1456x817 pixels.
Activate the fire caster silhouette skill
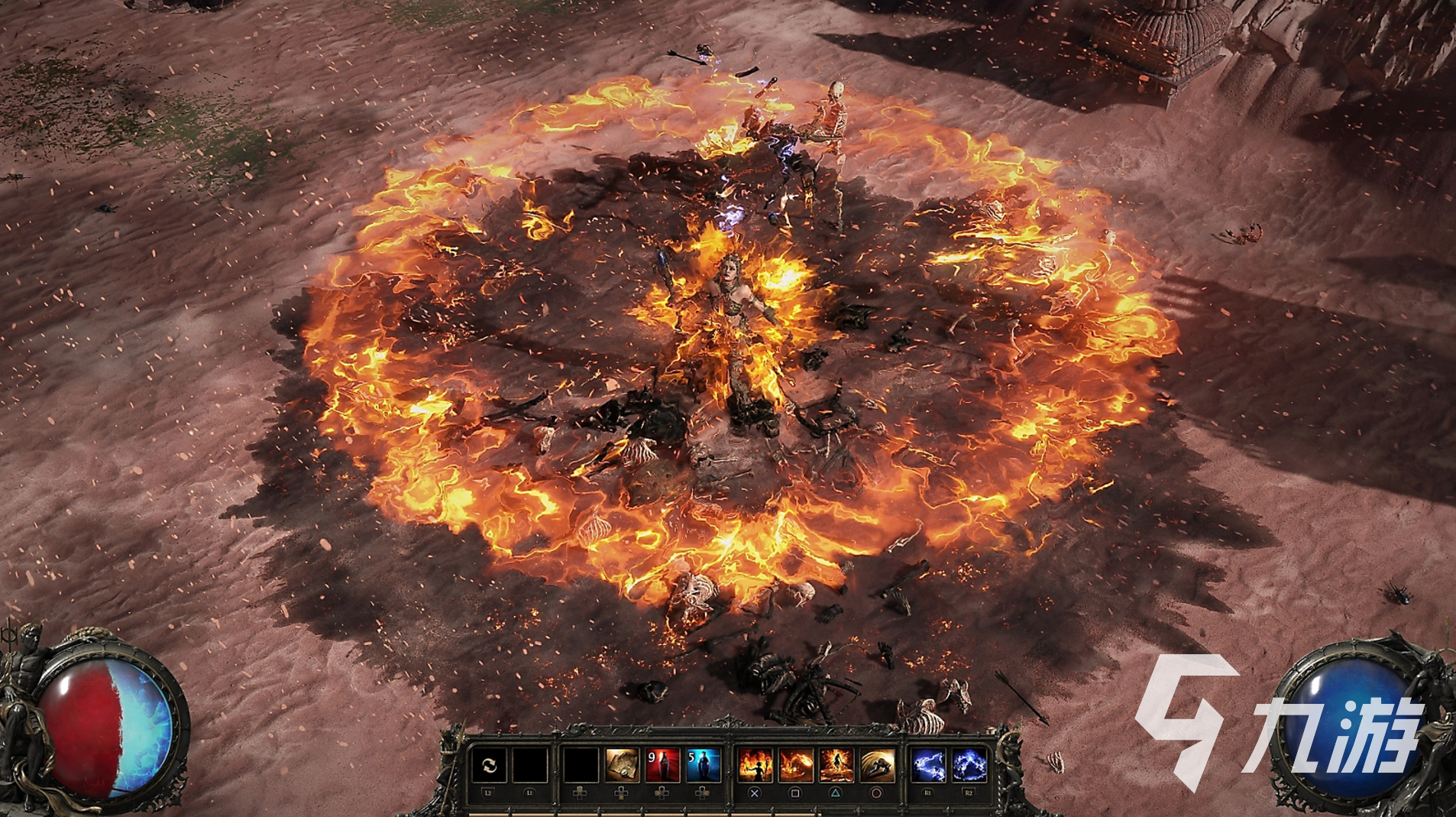click(755, 765)
